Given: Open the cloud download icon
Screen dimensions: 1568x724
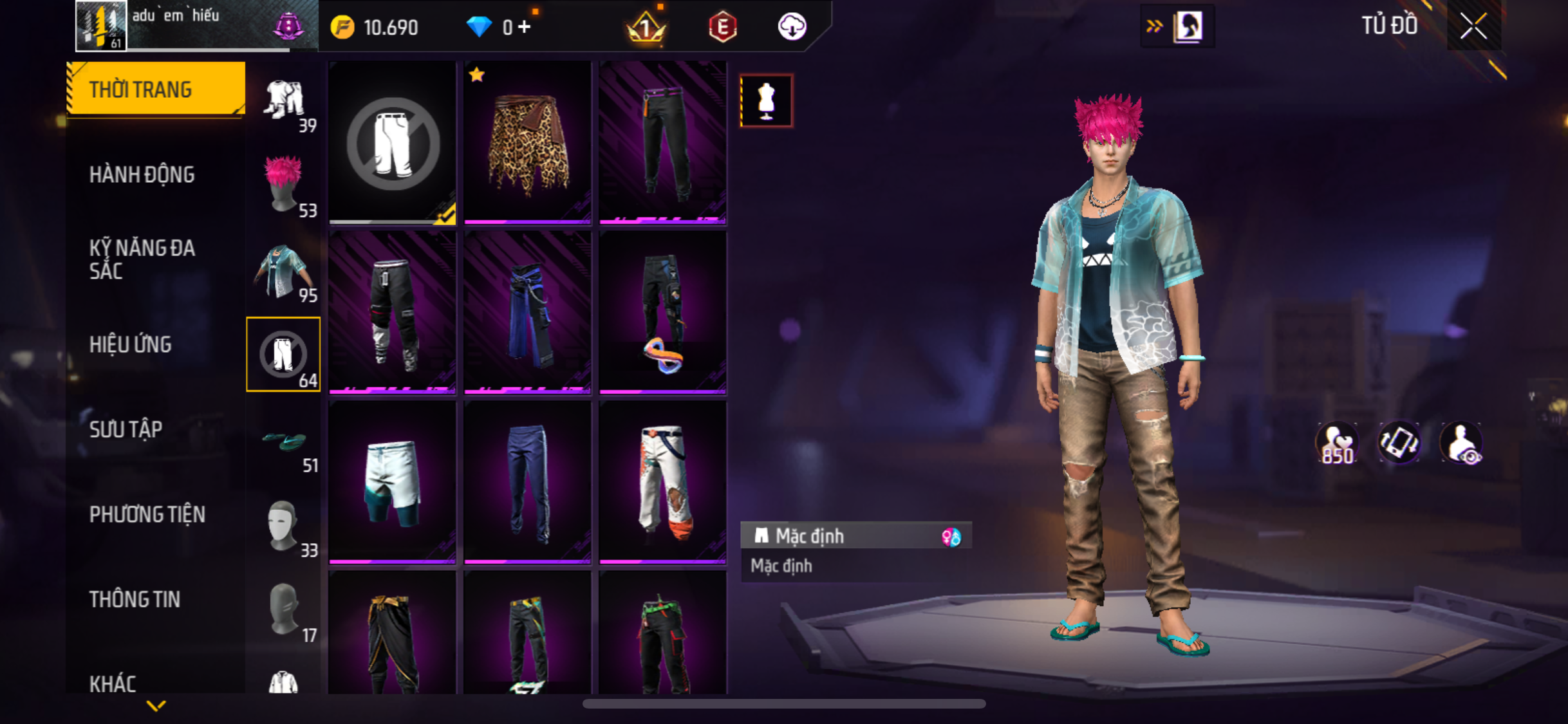Looking at the screenshot, I should 792,27.
